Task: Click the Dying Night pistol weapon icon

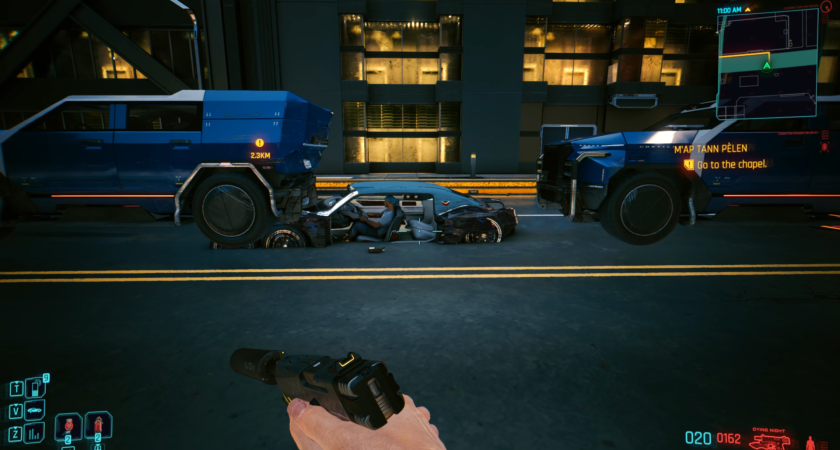Action: point(771,439)
